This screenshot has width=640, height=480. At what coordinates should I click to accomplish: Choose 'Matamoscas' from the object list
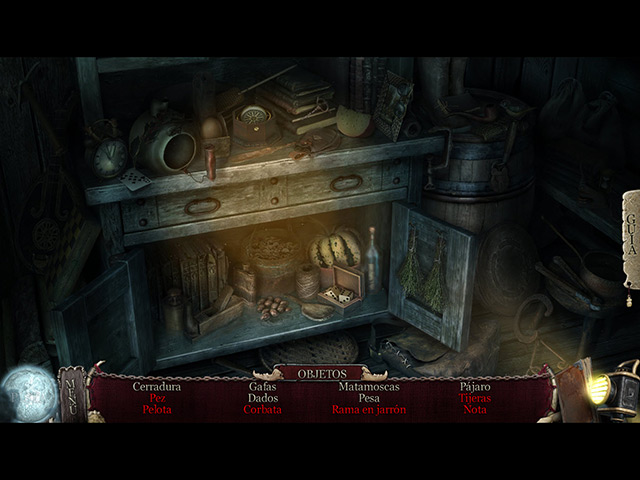(x=369, y=385)
